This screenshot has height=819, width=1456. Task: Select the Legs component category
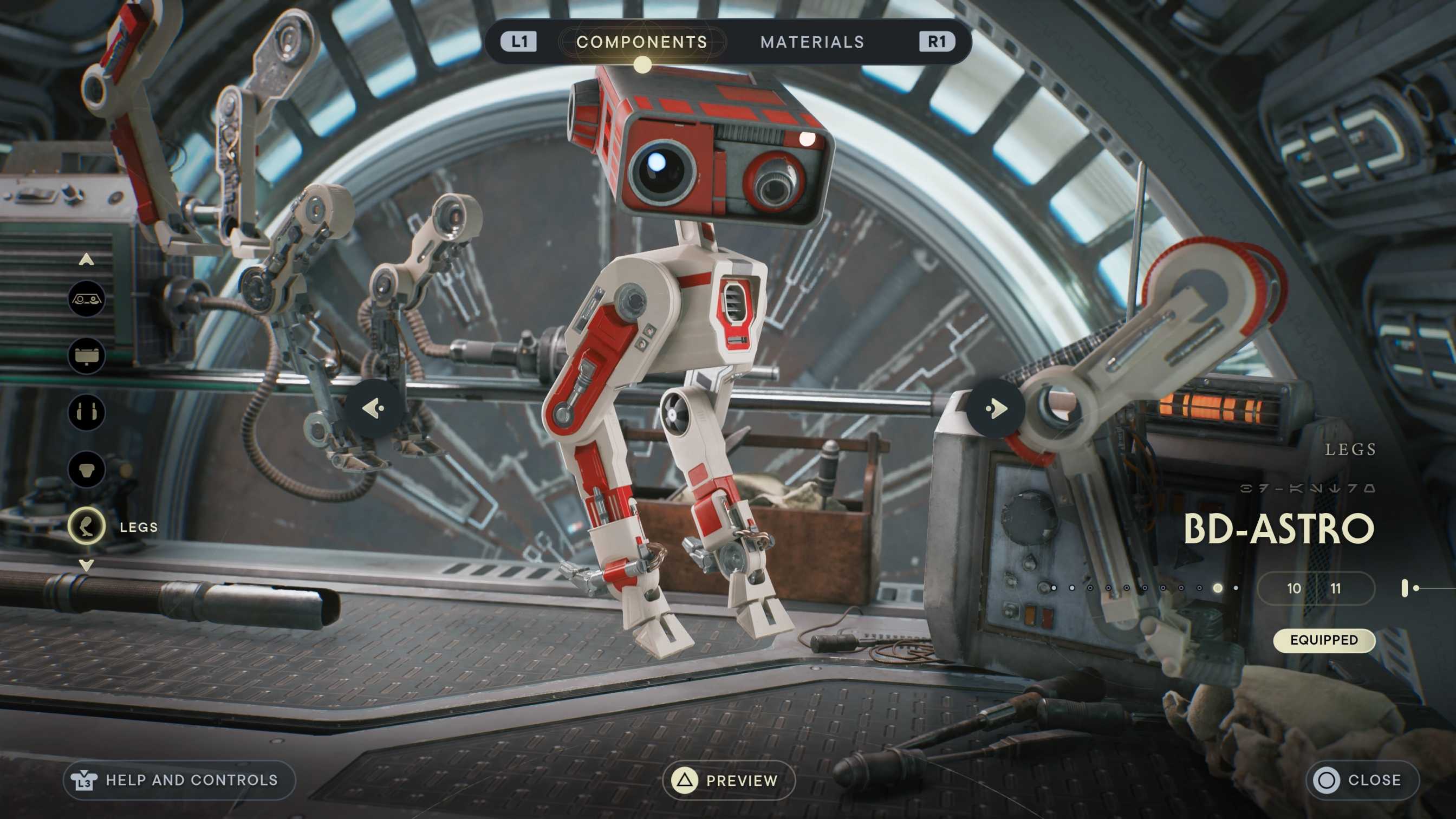(87, 527)
